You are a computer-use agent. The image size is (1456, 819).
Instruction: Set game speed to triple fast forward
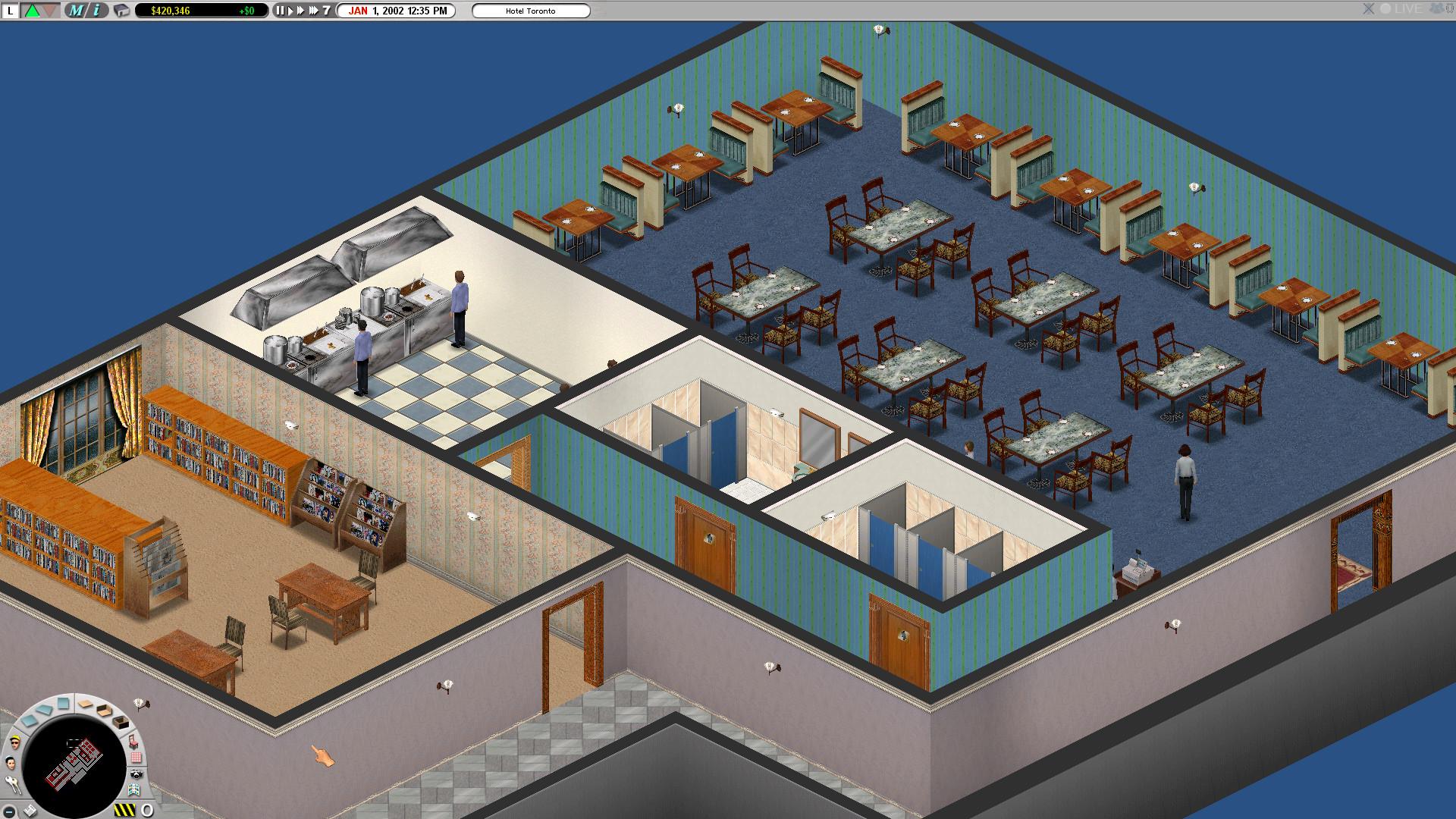313,11
